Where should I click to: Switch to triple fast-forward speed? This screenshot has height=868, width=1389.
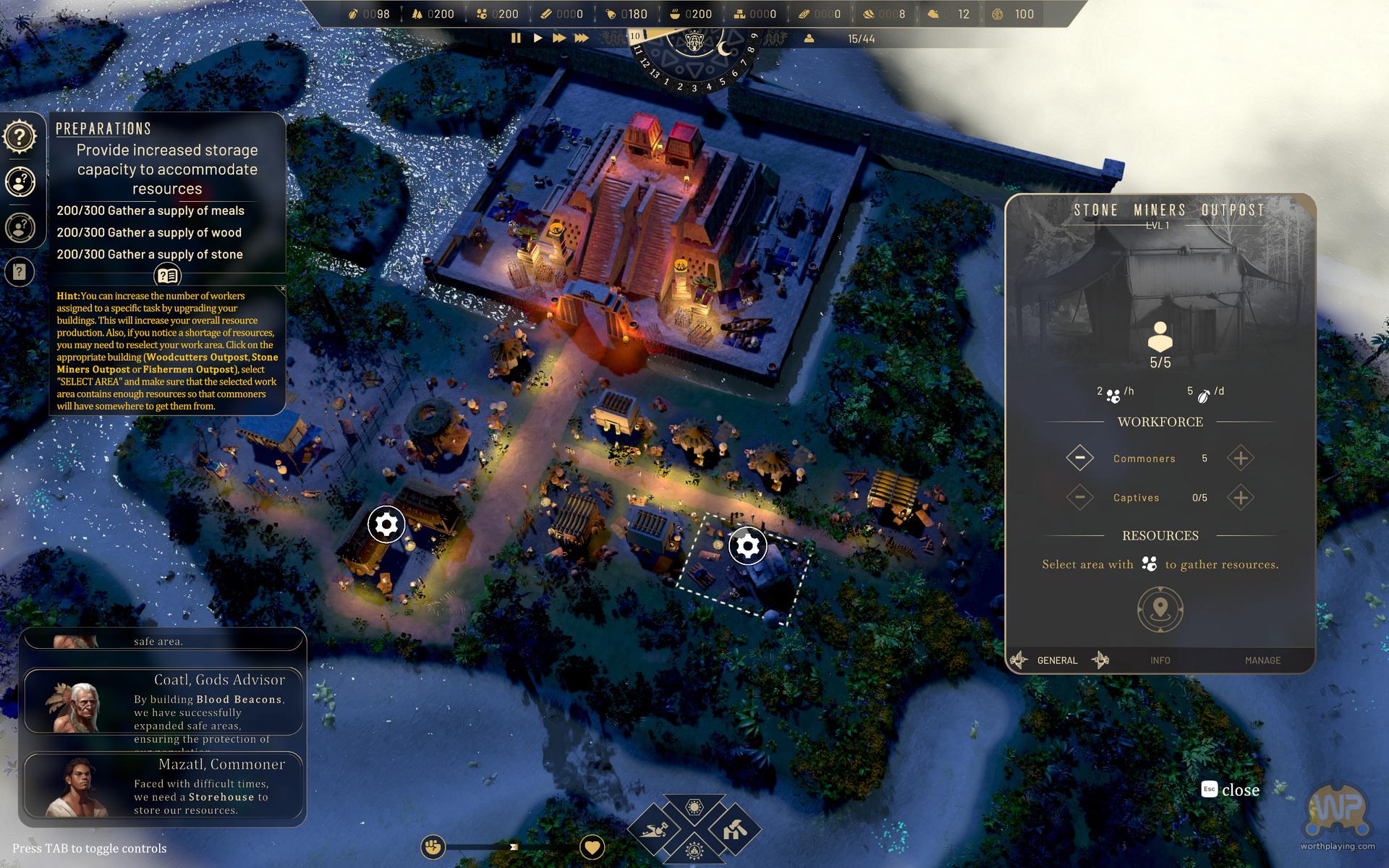pos(581,38)
